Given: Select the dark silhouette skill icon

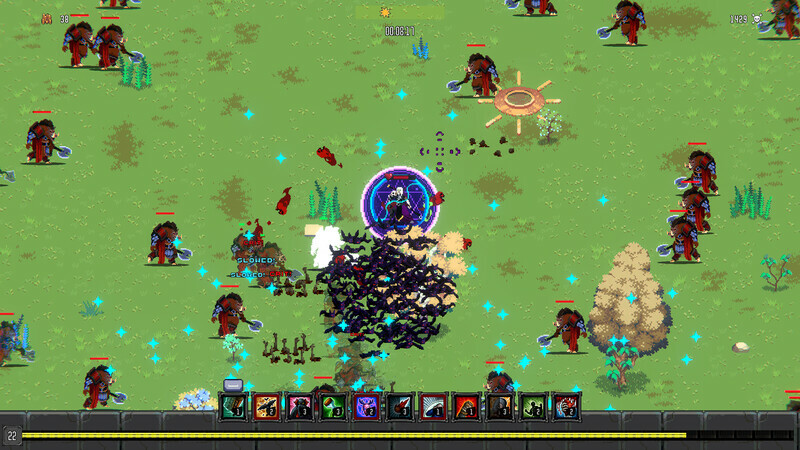Looking at the screenshot, I should coord(500,405).
